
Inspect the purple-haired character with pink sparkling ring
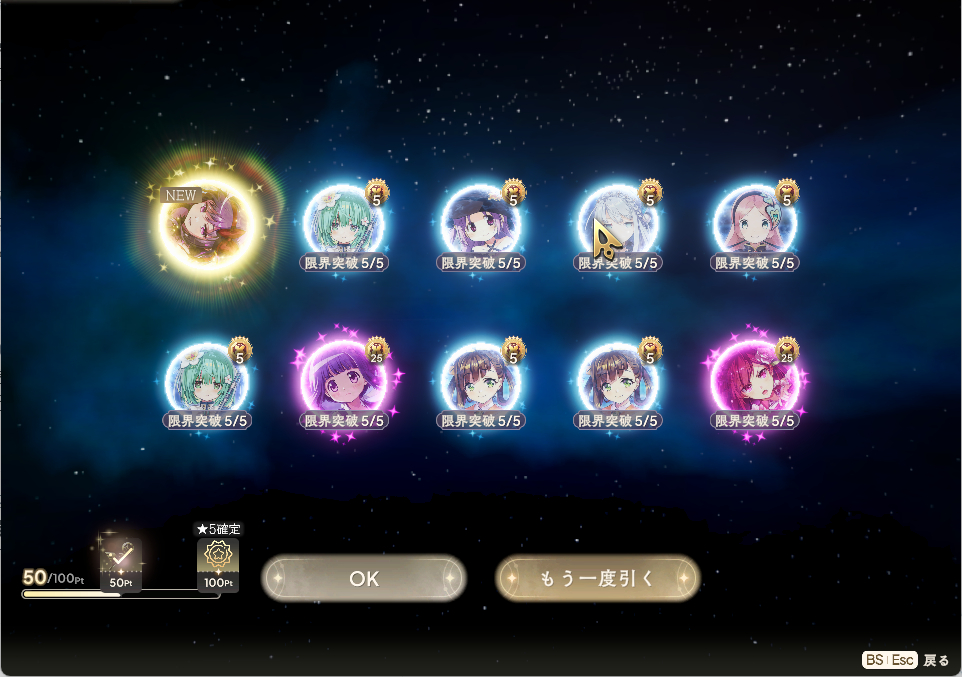[344, 380]
